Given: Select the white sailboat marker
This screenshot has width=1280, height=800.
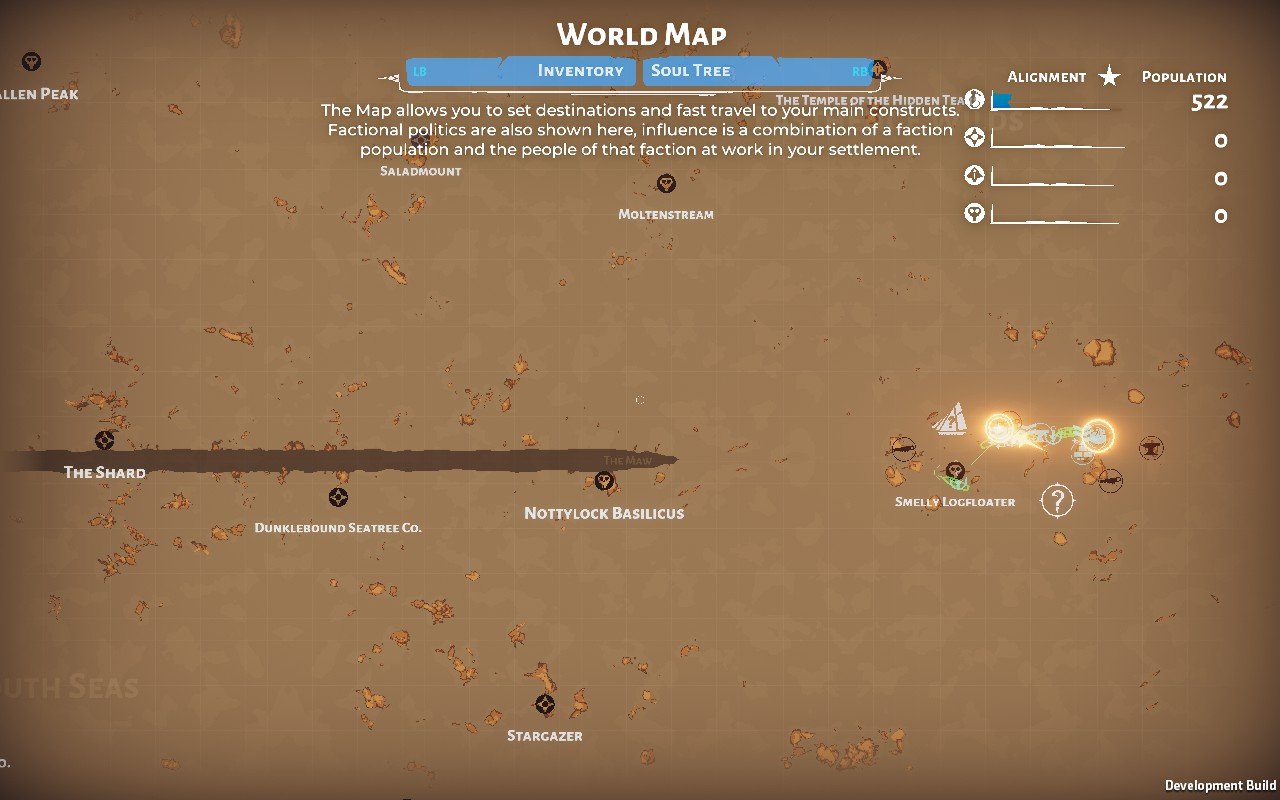Looking at the screenshot, I should click(x=951, y=418).
